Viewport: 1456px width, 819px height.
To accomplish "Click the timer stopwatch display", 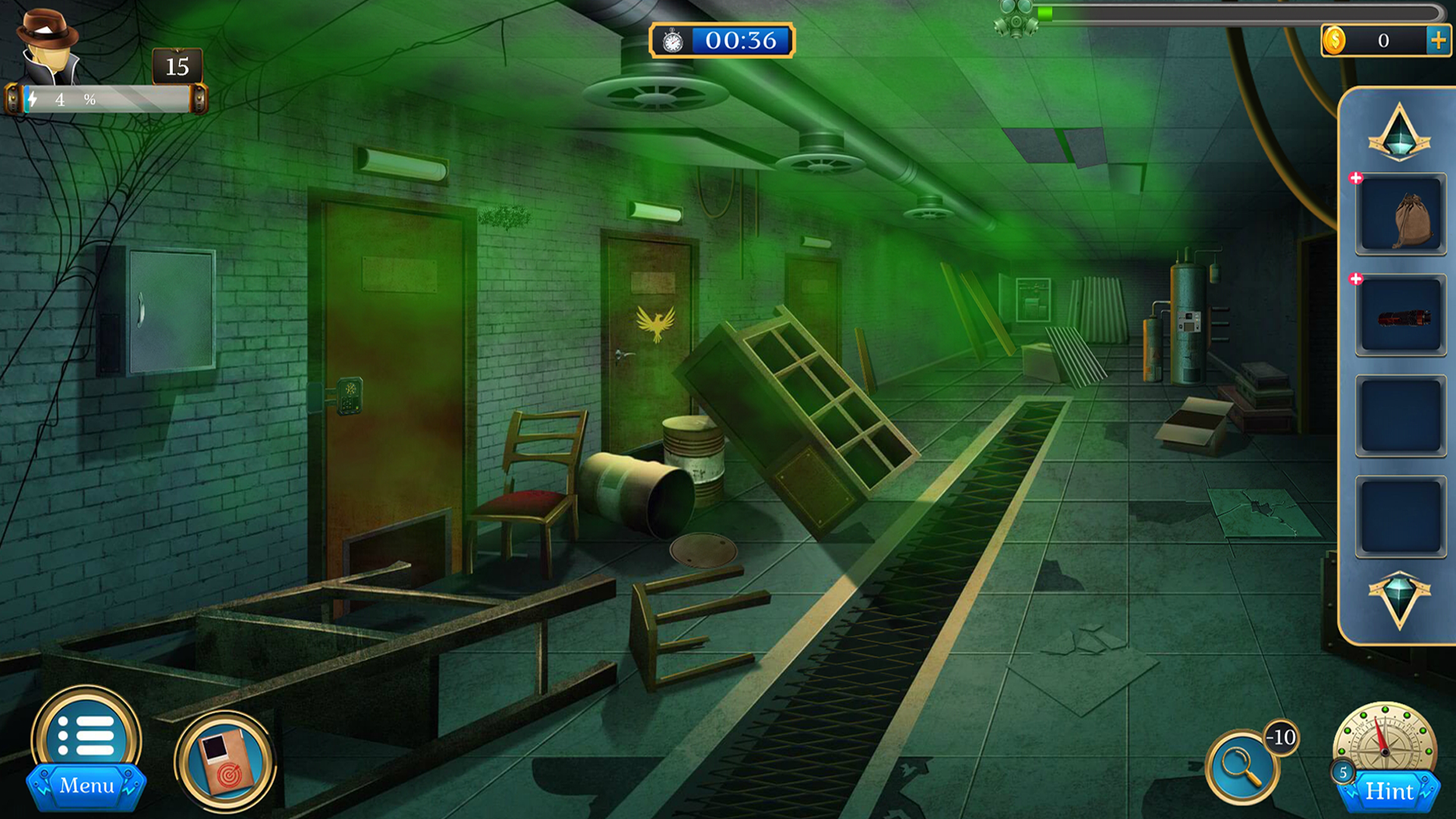I will tap(720, 41).
